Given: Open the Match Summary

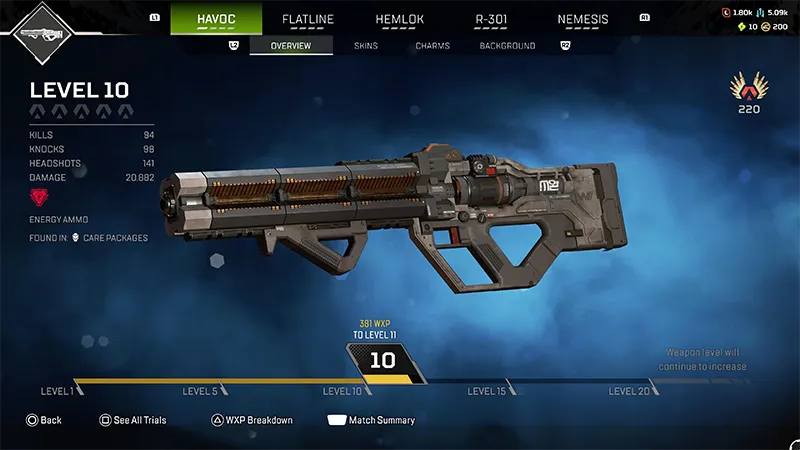Looking at the screenshot, I should click(371, 420).
